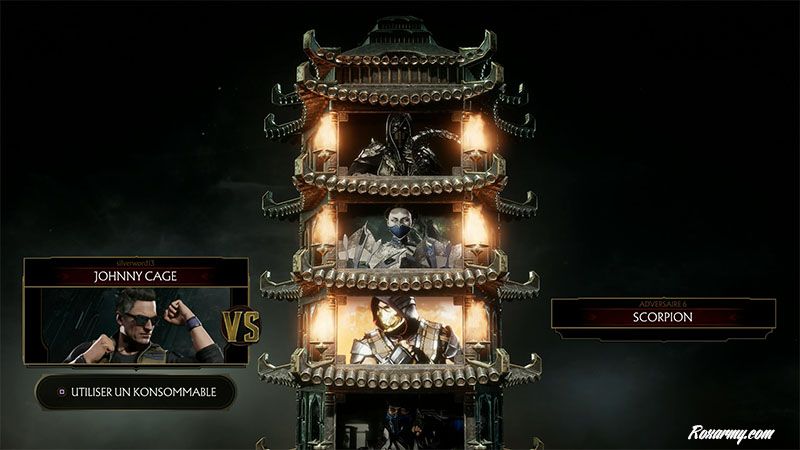Select the topmost tower opponent portrait
800x450 pixels.
point(401,144)
